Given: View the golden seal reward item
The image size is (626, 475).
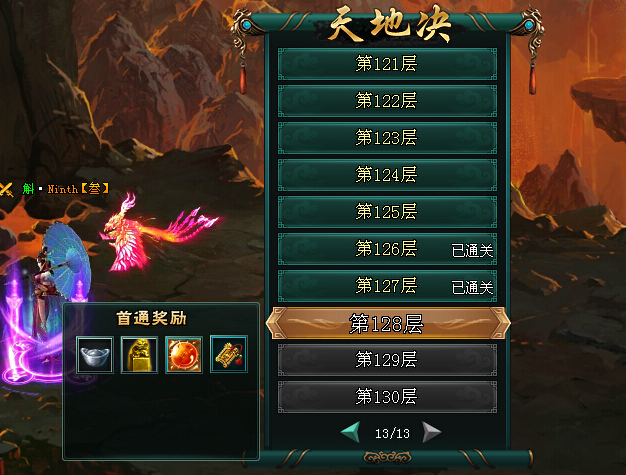Looking at the screenshot, I should [x=139, y=354].
